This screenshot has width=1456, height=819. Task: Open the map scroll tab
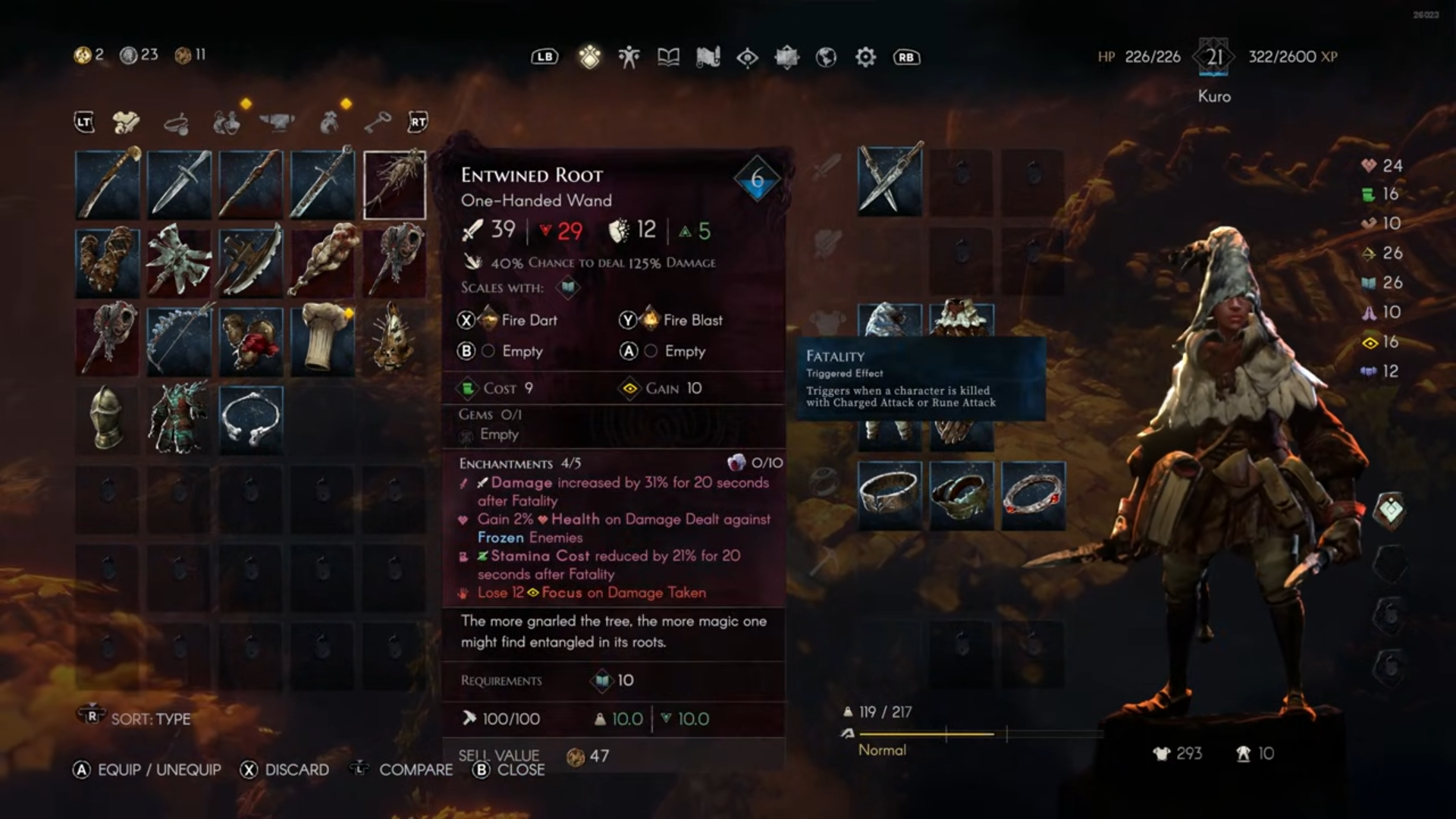(708, 57)
